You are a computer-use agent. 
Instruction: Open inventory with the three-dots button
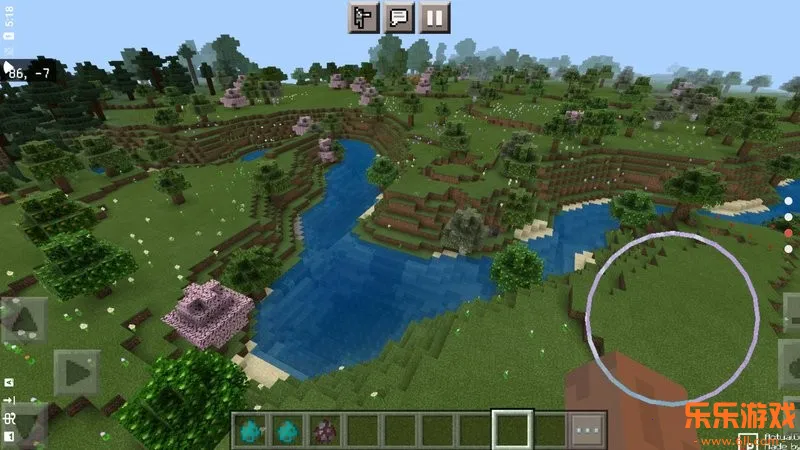click(589, 429)
